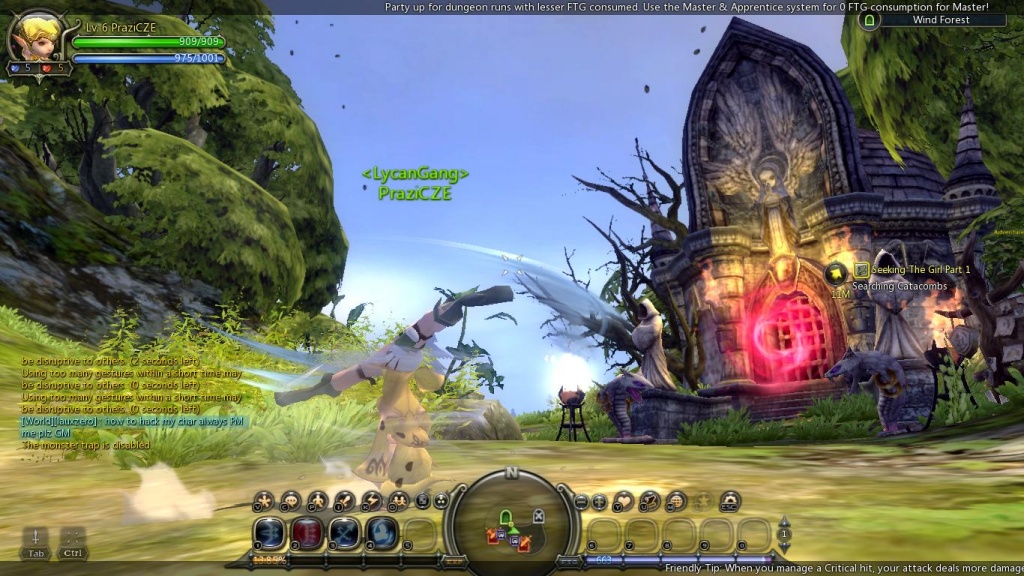Zoom out the minimap with minus button
This screenshot has height=576, width=1024.
[x=581, y=501]
